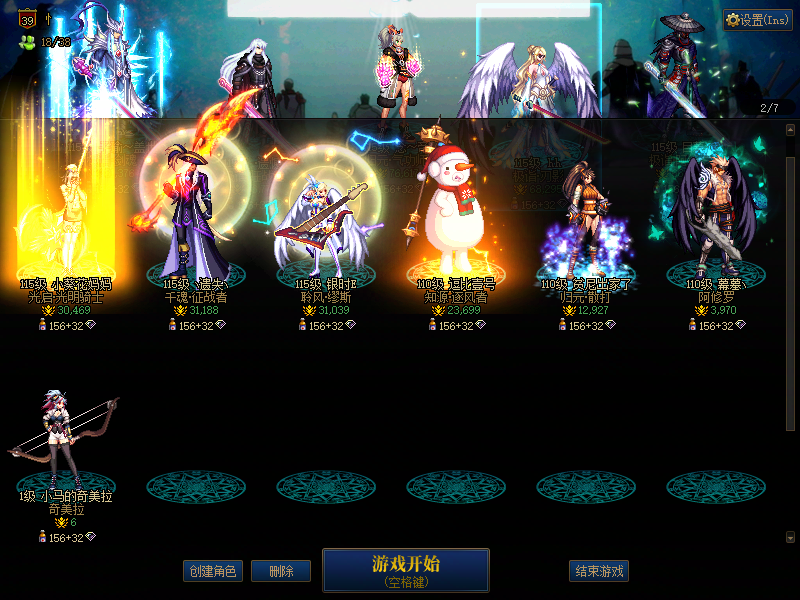Open the 设置 settings menu
800x600 pixels.
pos(757,20)
